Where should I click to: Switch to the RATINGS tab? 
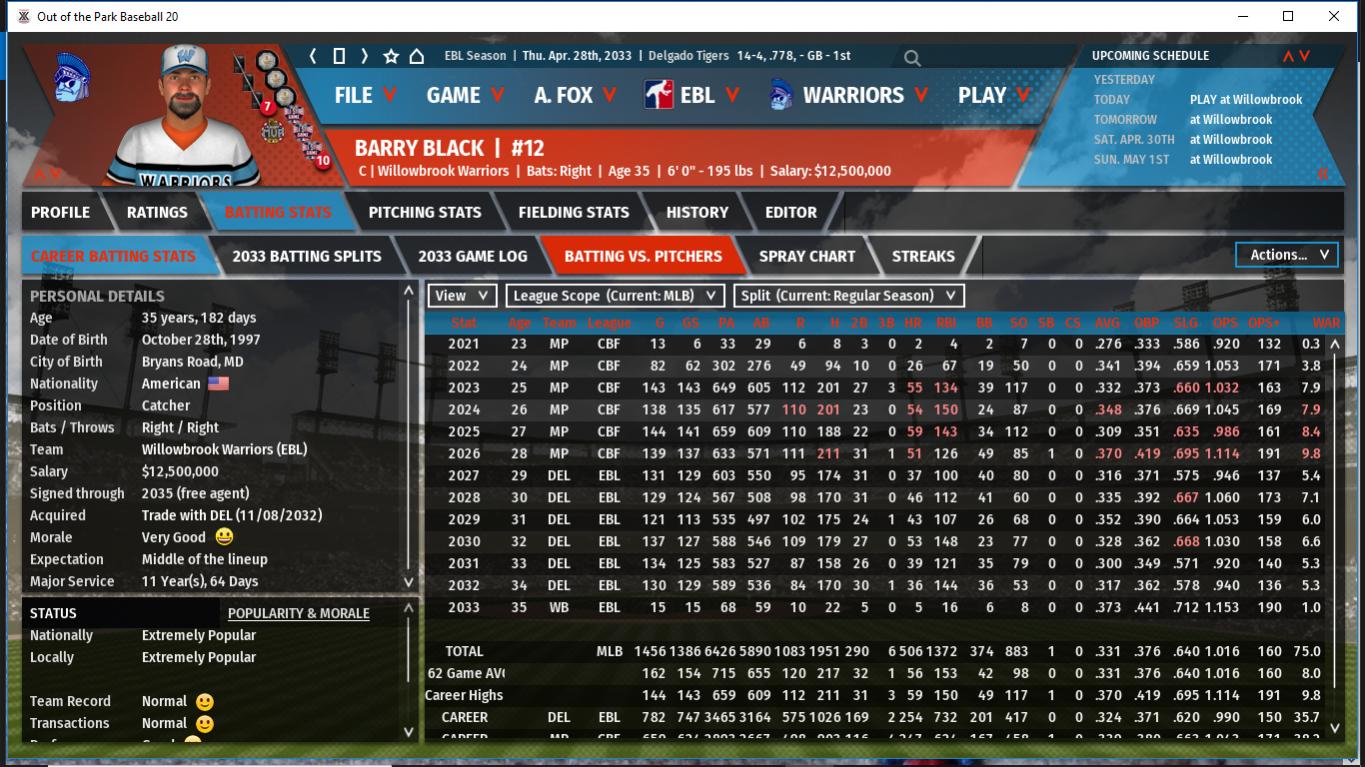(x=157, y=212)
